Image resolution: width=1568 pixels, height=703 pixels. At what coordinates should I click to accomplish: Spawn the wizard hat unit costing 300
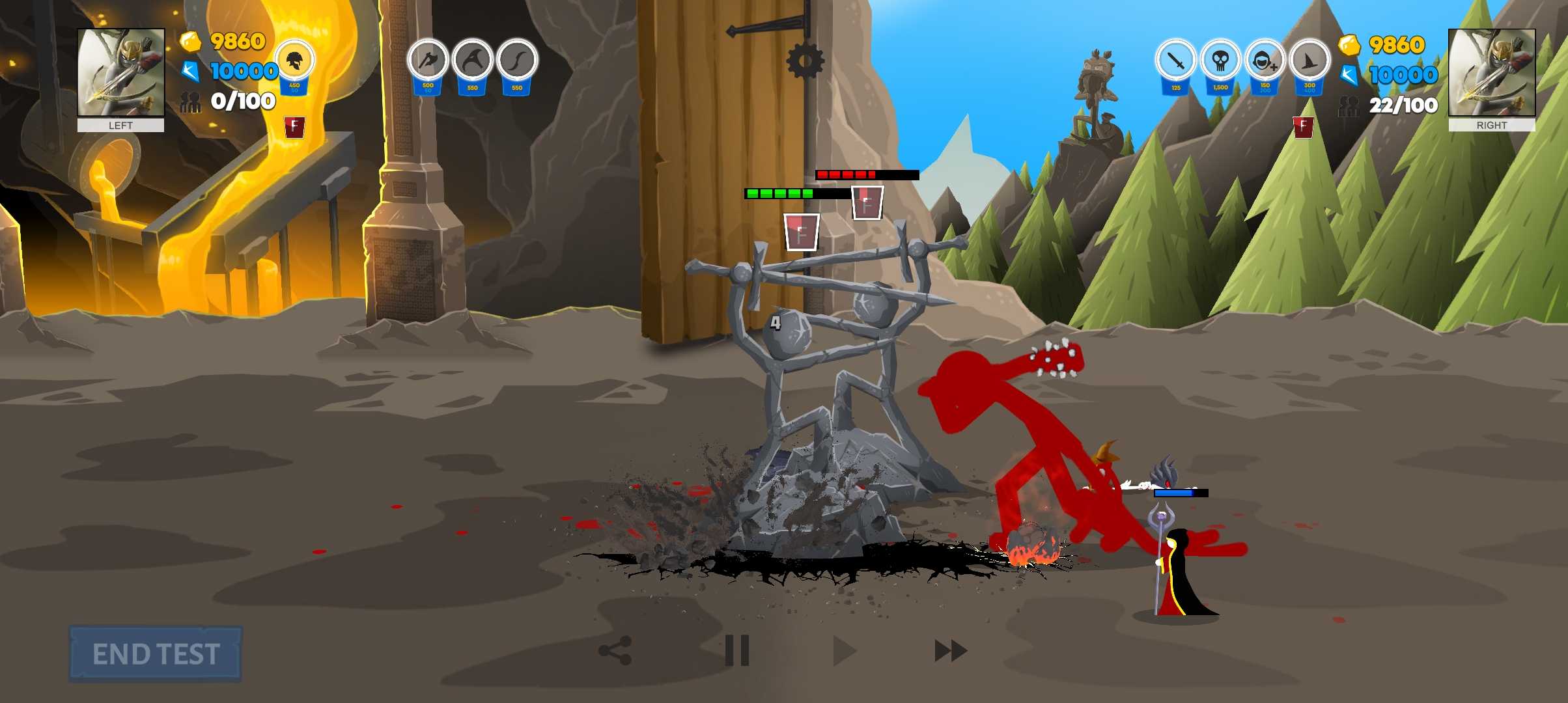click(1309, 62)
